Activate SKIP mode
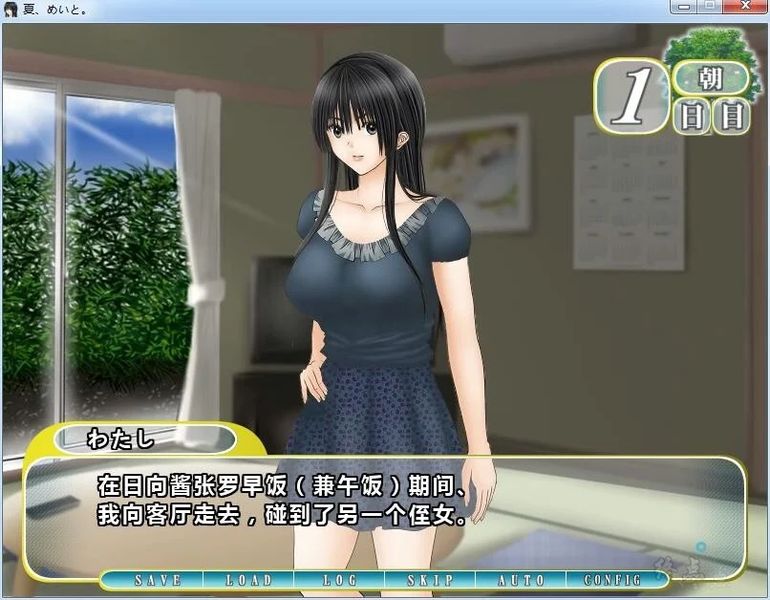Image resolution: width=770 pixels, height=600 pixels. point(430,580)
